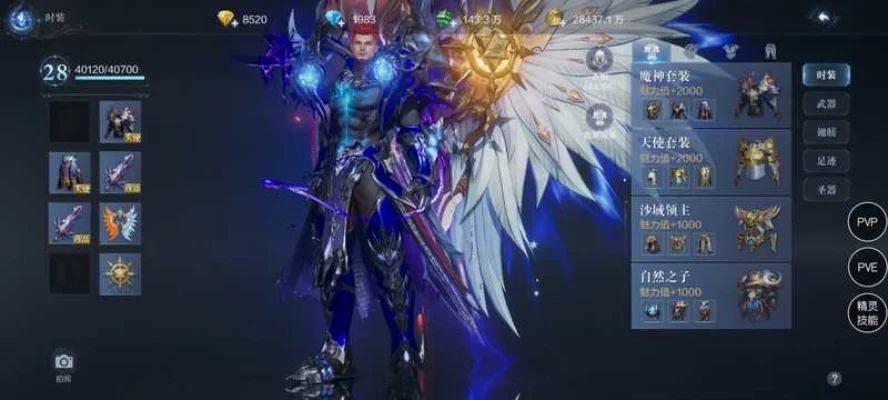This screenshot has width=888, height=400.
Task: Click the back arrow button
Action: (821, 17)
